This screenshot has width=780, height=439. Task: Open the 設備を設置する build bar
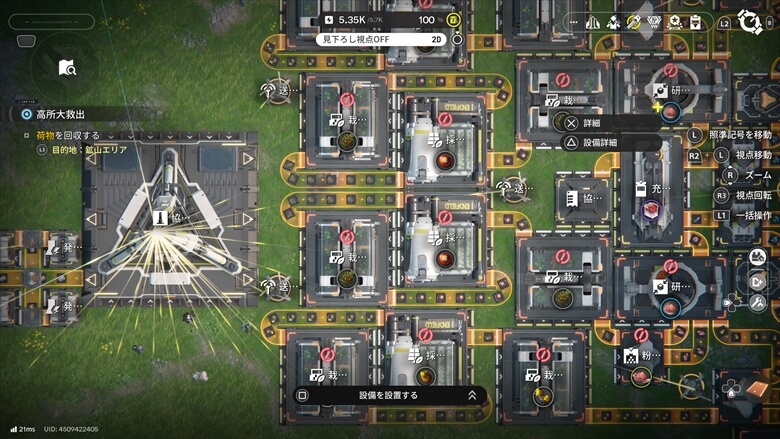point(388,395)
